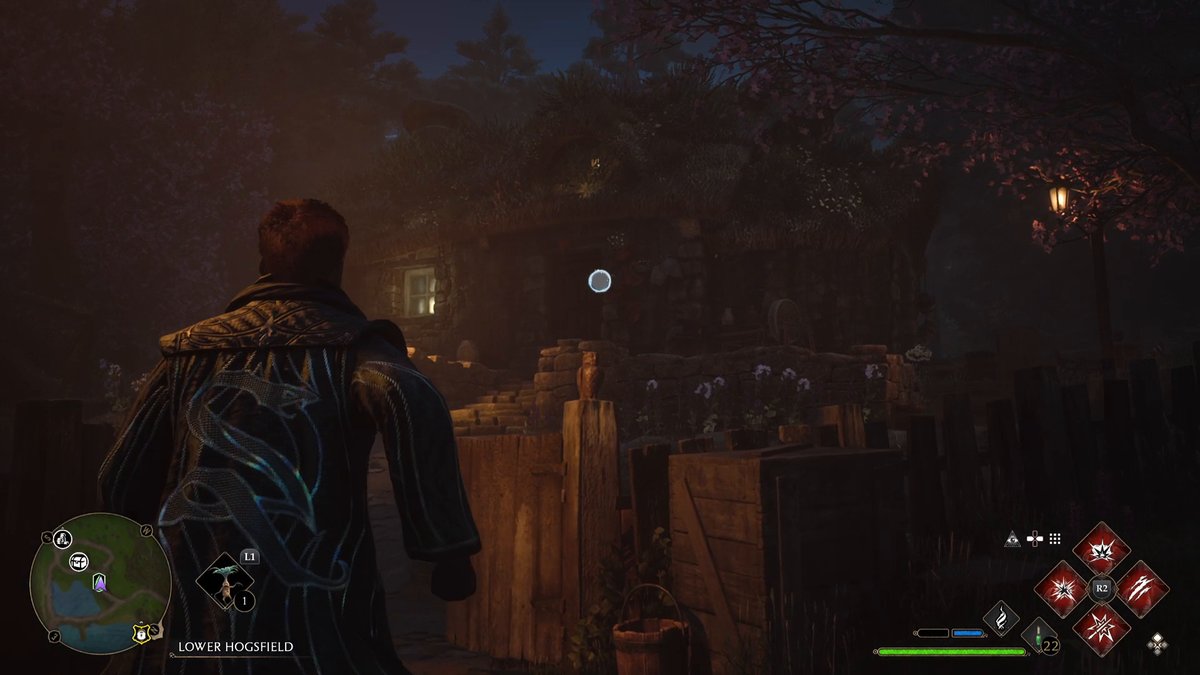Select the treasure chest marker on minimap
Screen dimensions: 1200x675
[79, 563]
